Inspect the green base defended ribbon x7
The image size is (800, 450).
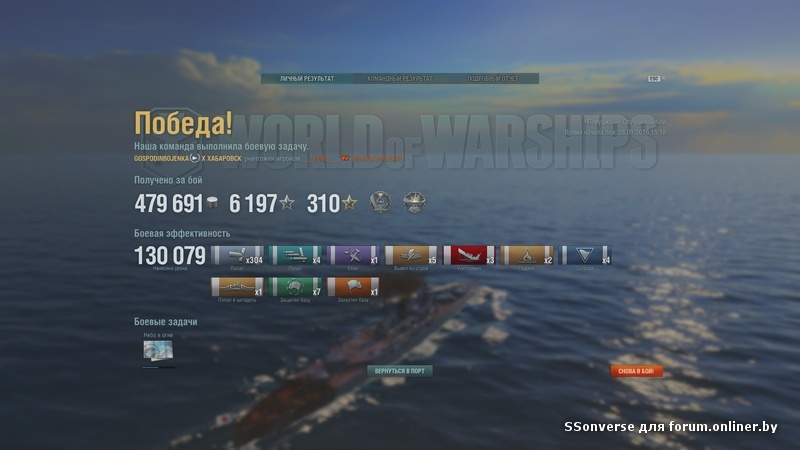(x=296, y=288)
